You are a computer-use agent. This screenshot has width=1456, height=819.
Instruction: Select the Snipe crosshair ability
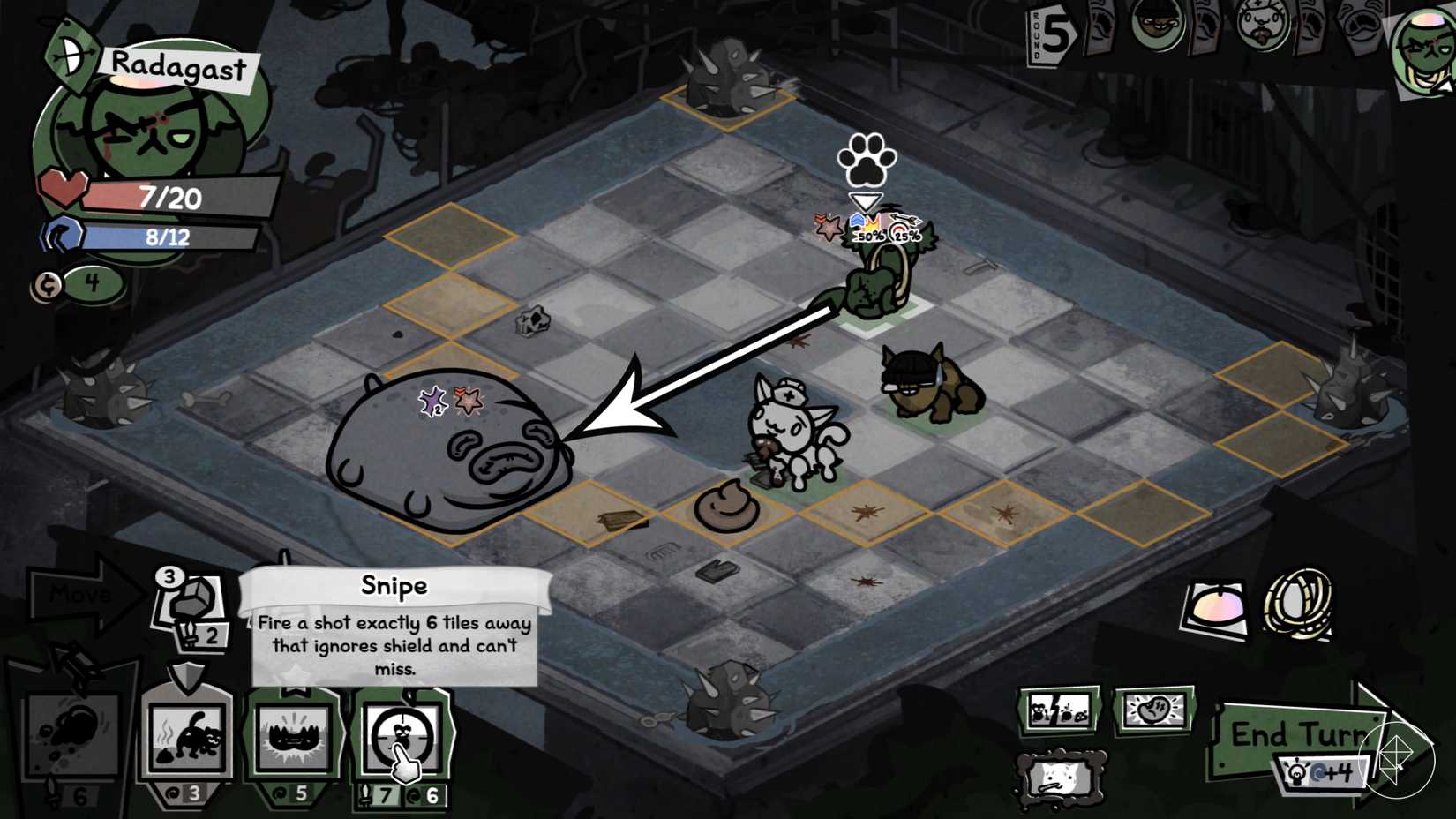point(400,737)
